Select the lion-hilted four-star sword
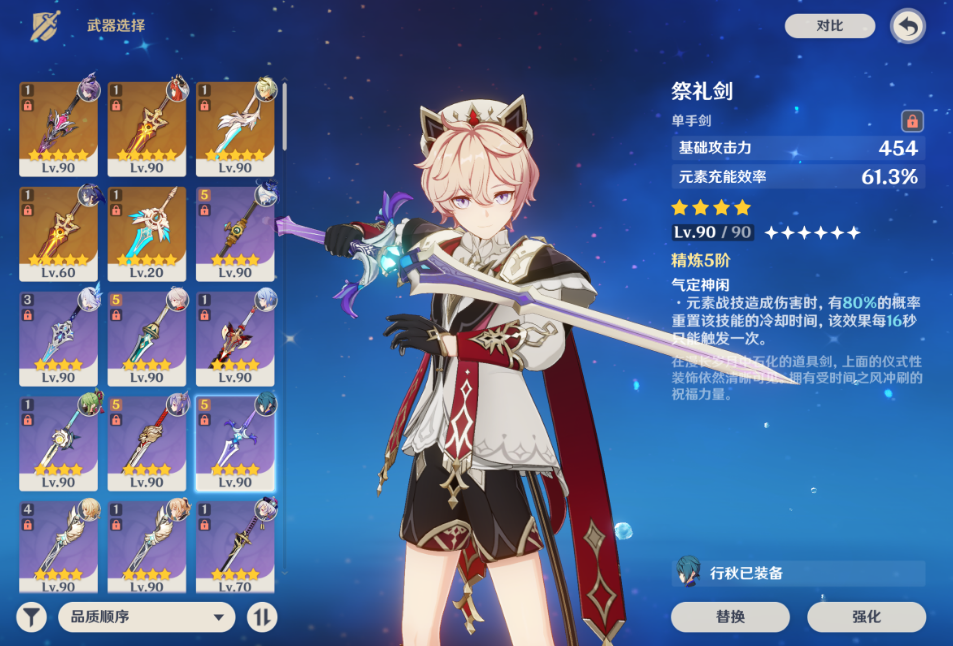This screenshot has height=646, width=953. click(147, 442)
